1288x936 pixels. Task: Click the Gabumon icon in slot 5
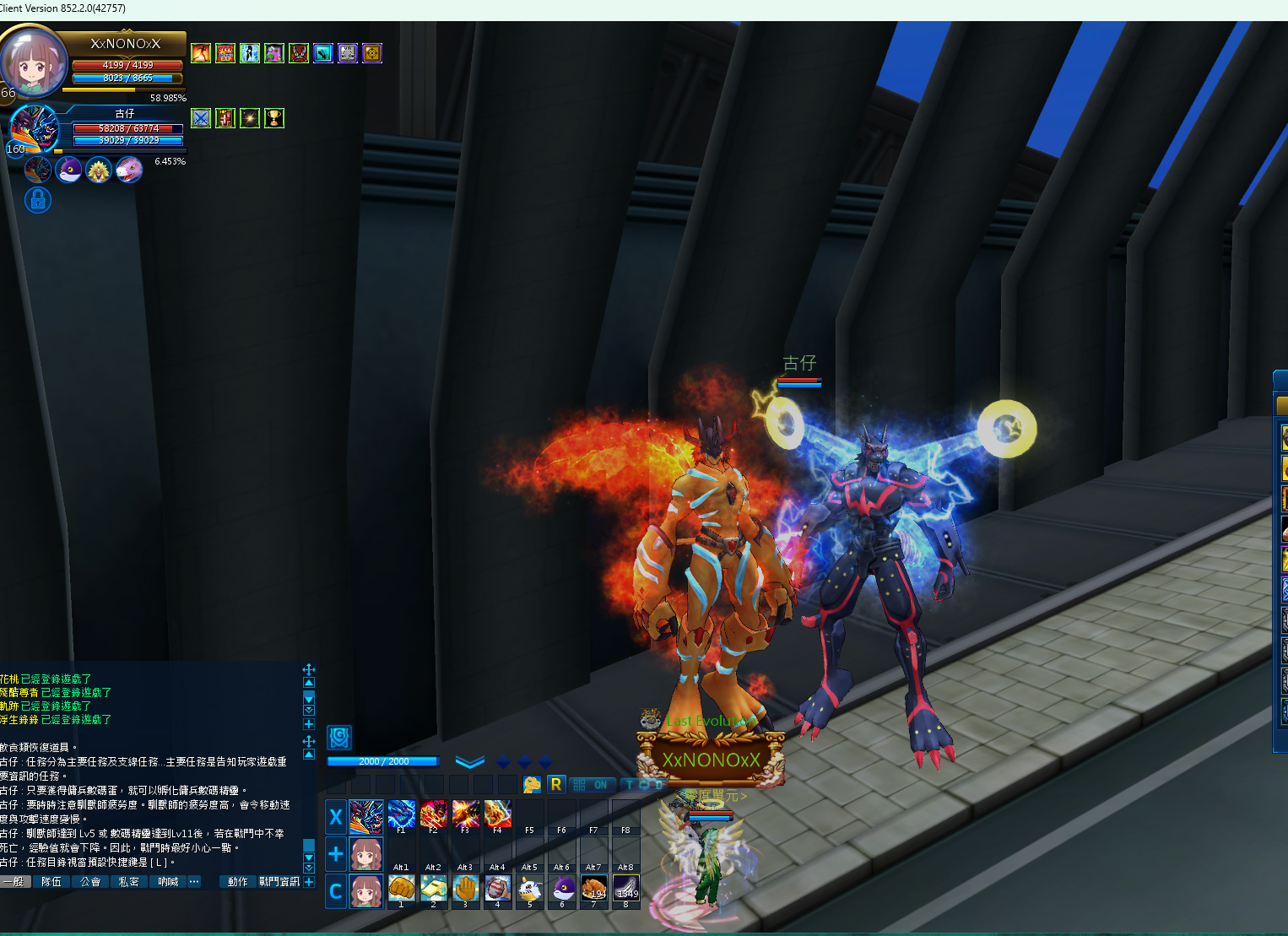click(x=529, y=888)
